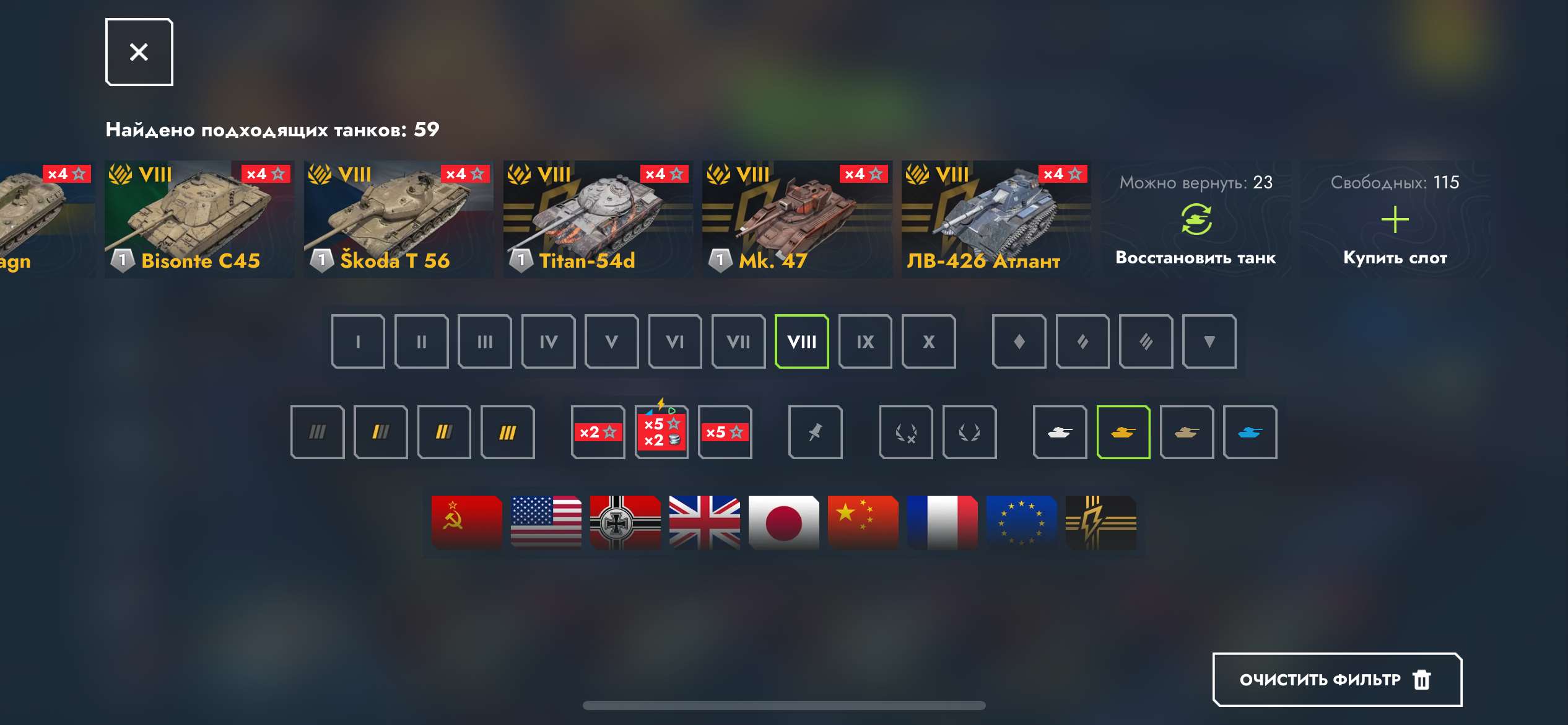Select the crossed laurel wreath filter icon
Screen dimensions: 1568x725
(x=907, y=433)
